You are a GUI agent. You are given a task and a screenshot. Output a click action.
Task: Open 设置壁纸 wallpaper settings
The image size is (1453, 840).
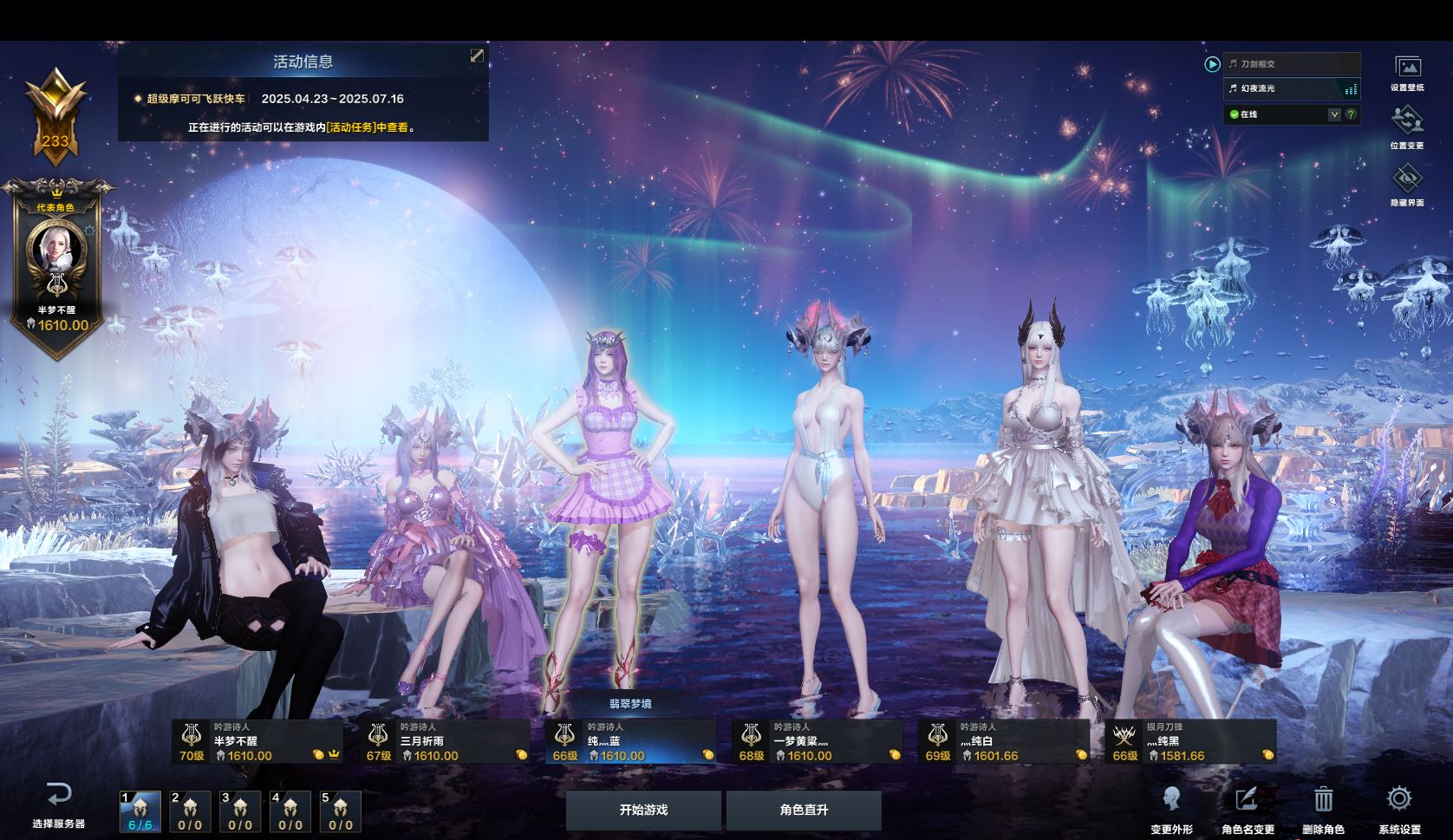1407,73
